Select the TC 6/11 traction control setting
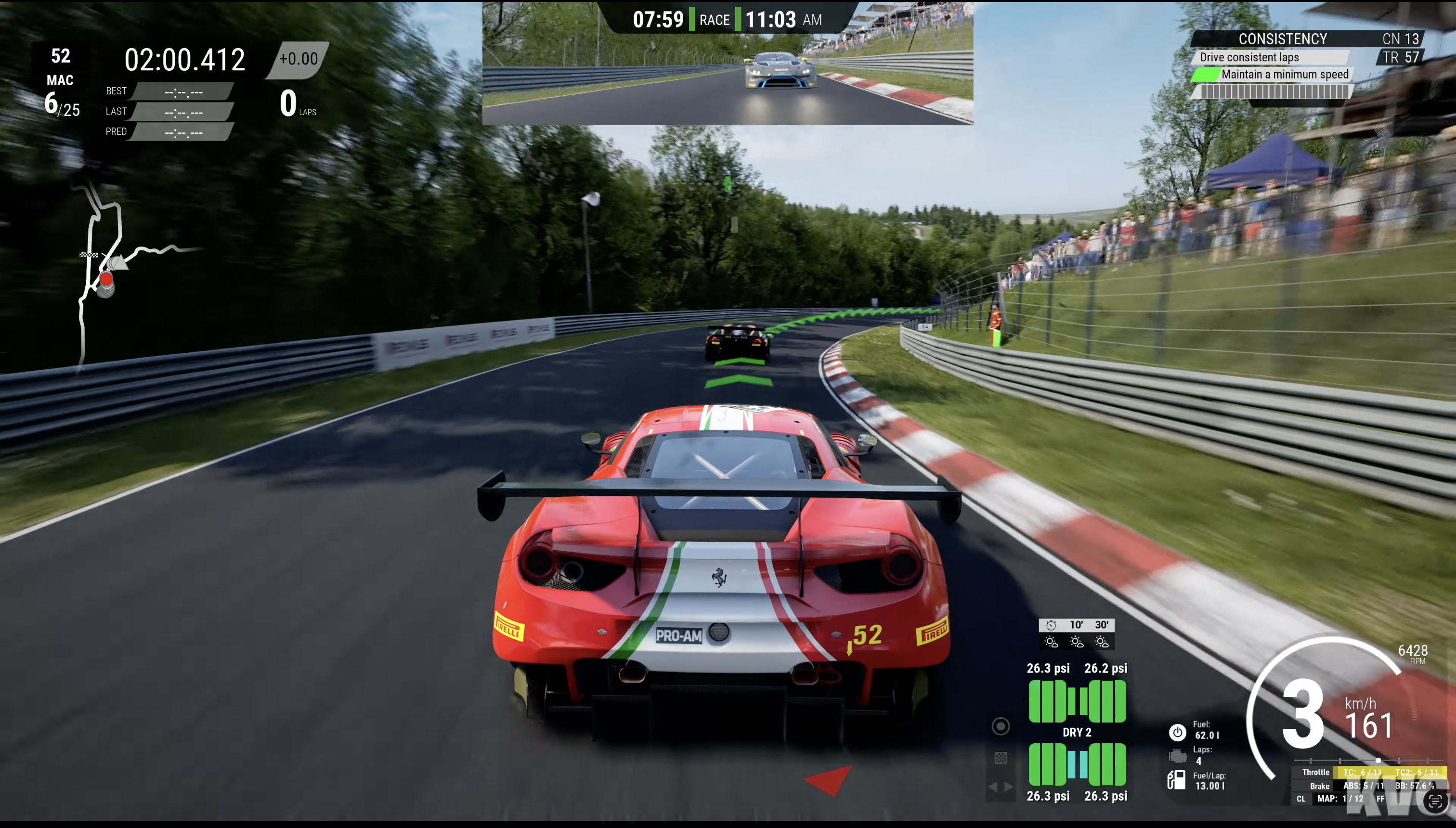This screenshot has width=1456, height=828. pos(1362,772)
